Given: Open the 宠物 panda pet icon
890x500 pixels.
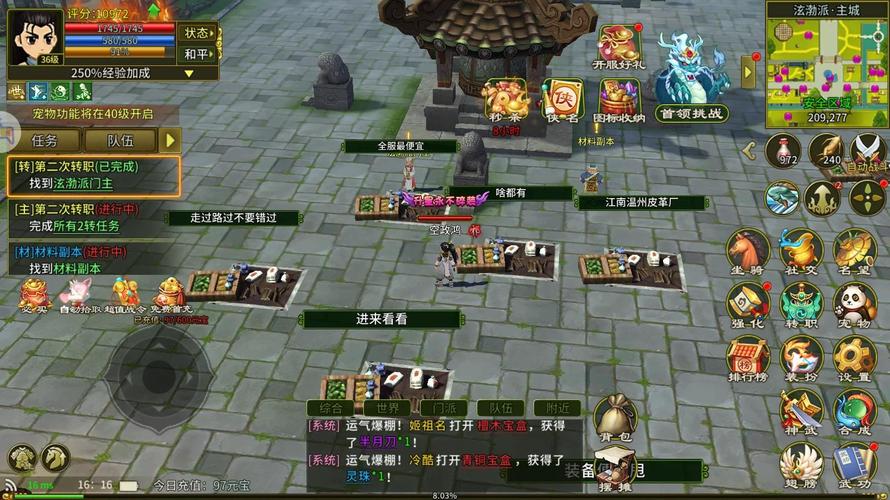Looking at the screenshot, I should click(854, 303).
